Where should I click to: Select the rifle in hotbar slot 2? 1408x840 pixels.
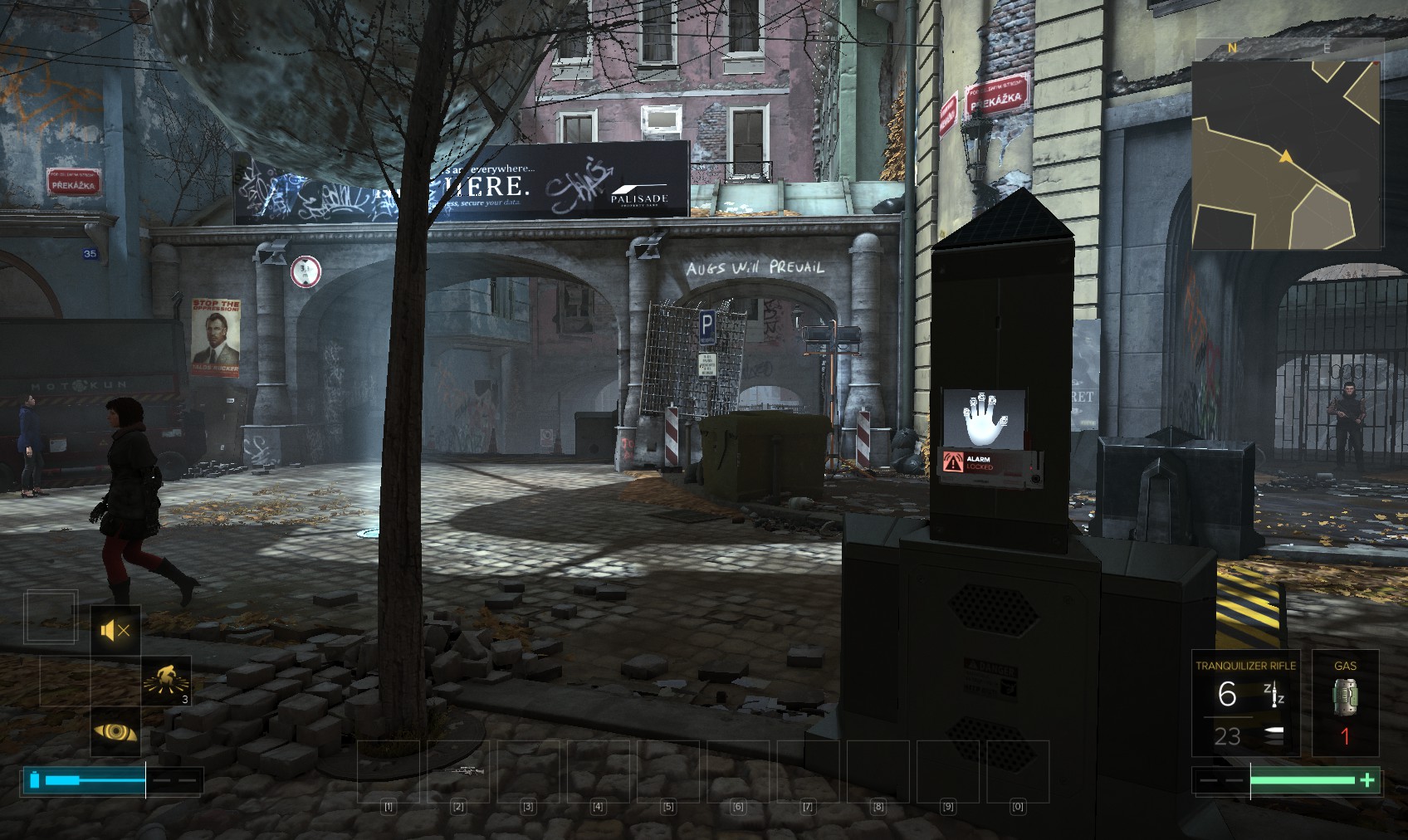click(x=458, y=771)
